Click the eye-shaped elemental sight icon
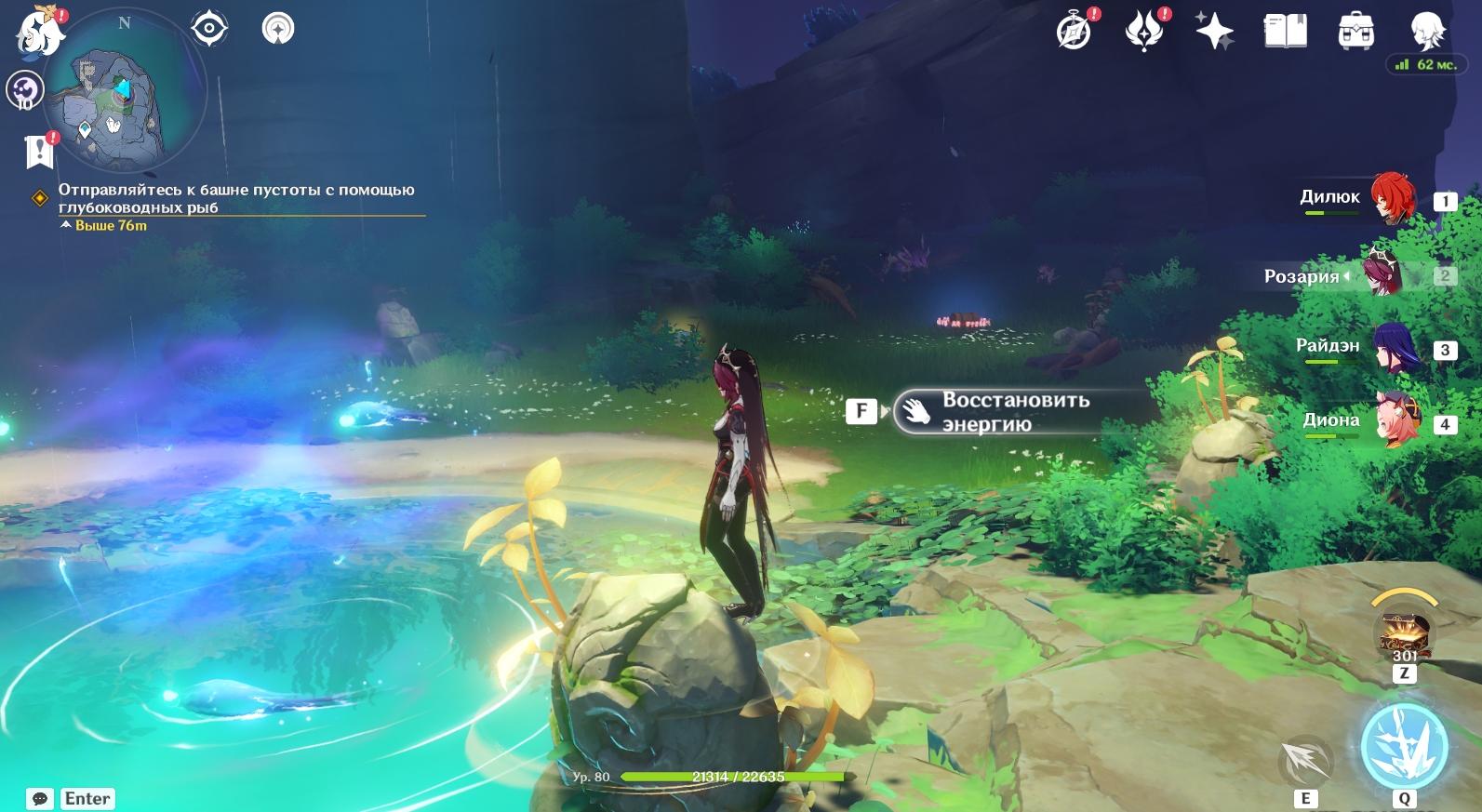 click(x=209, y=29)
